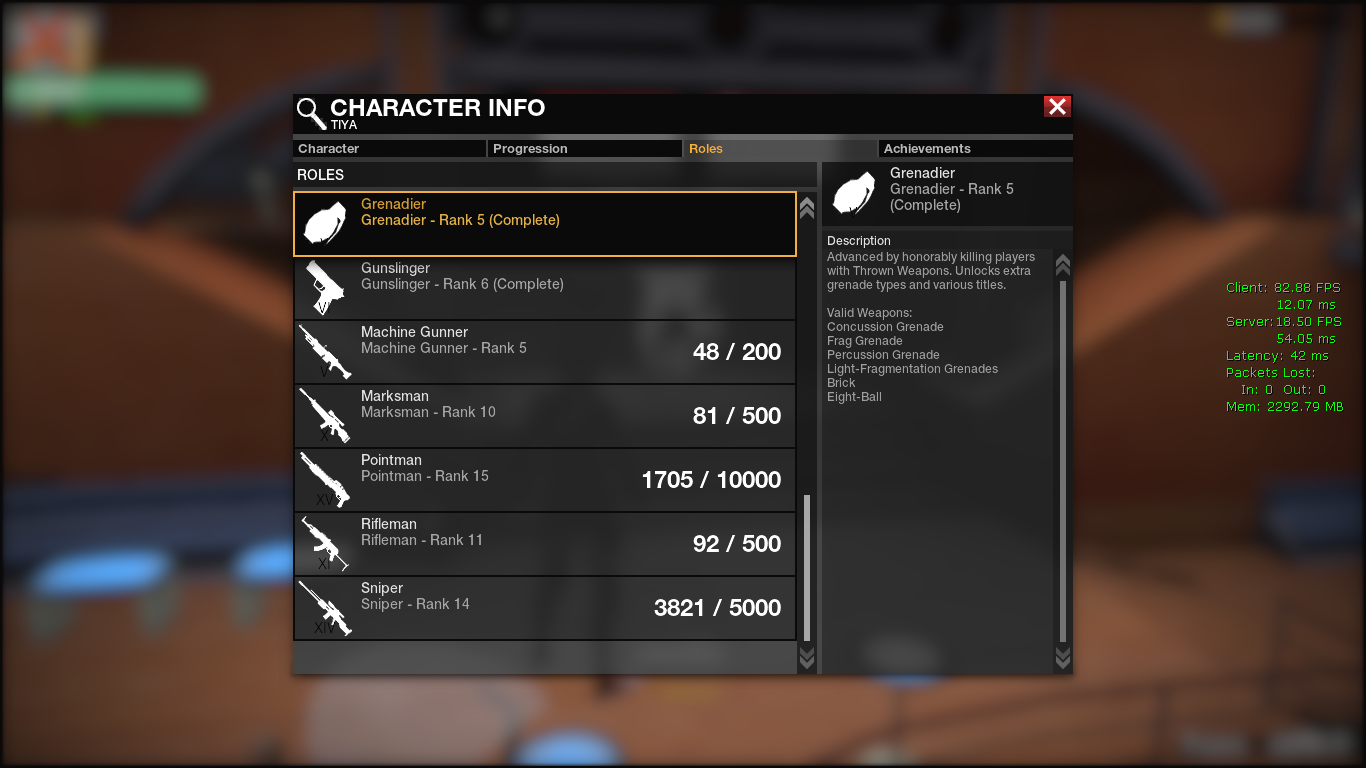The width and height of the screenshot is (1366, 768).
Task: Pick the Marksman role row
Action: pyautogui.click(x=545, y=416)
